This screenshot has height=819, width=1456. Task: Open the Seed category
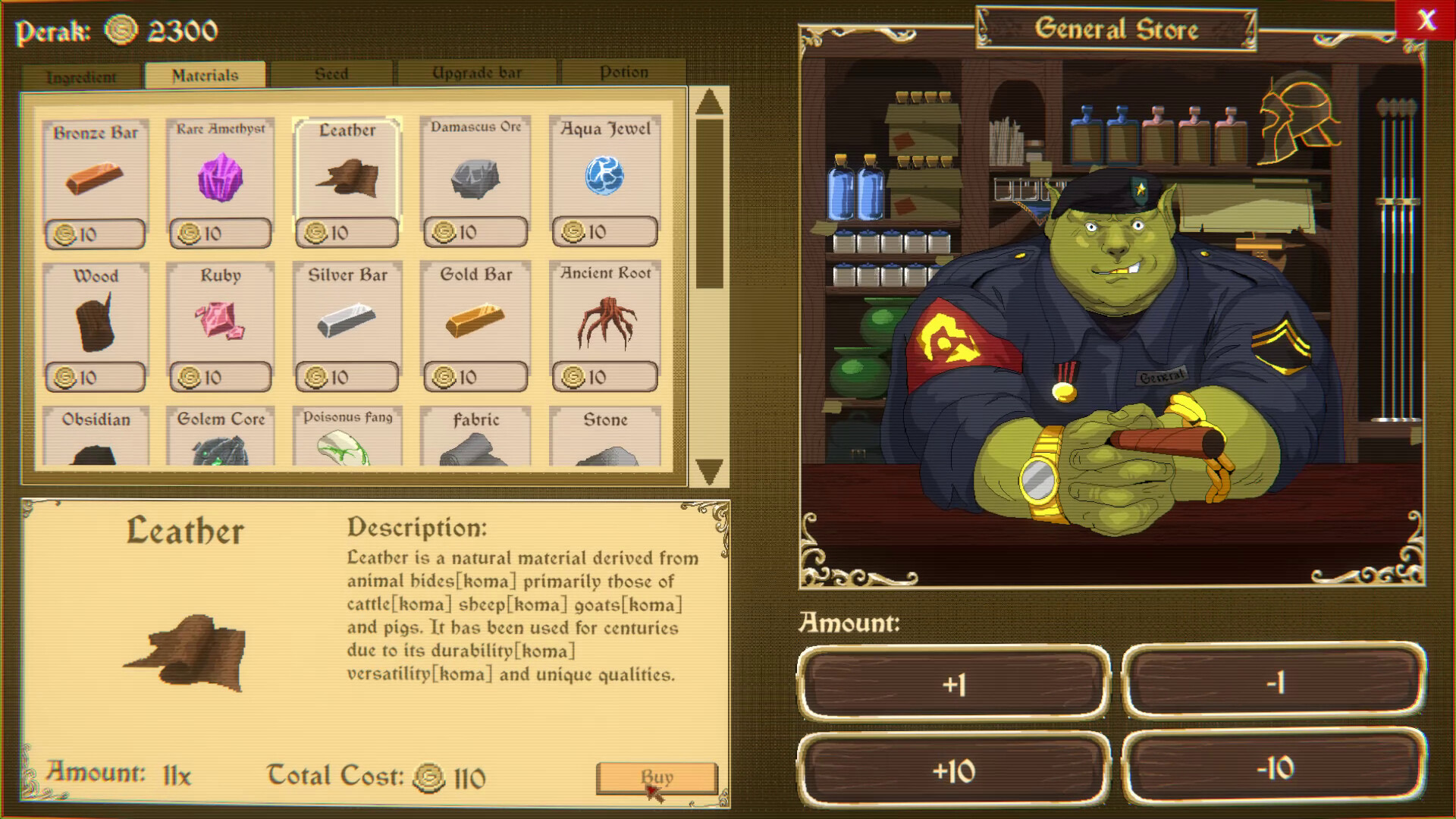point(331,72)
